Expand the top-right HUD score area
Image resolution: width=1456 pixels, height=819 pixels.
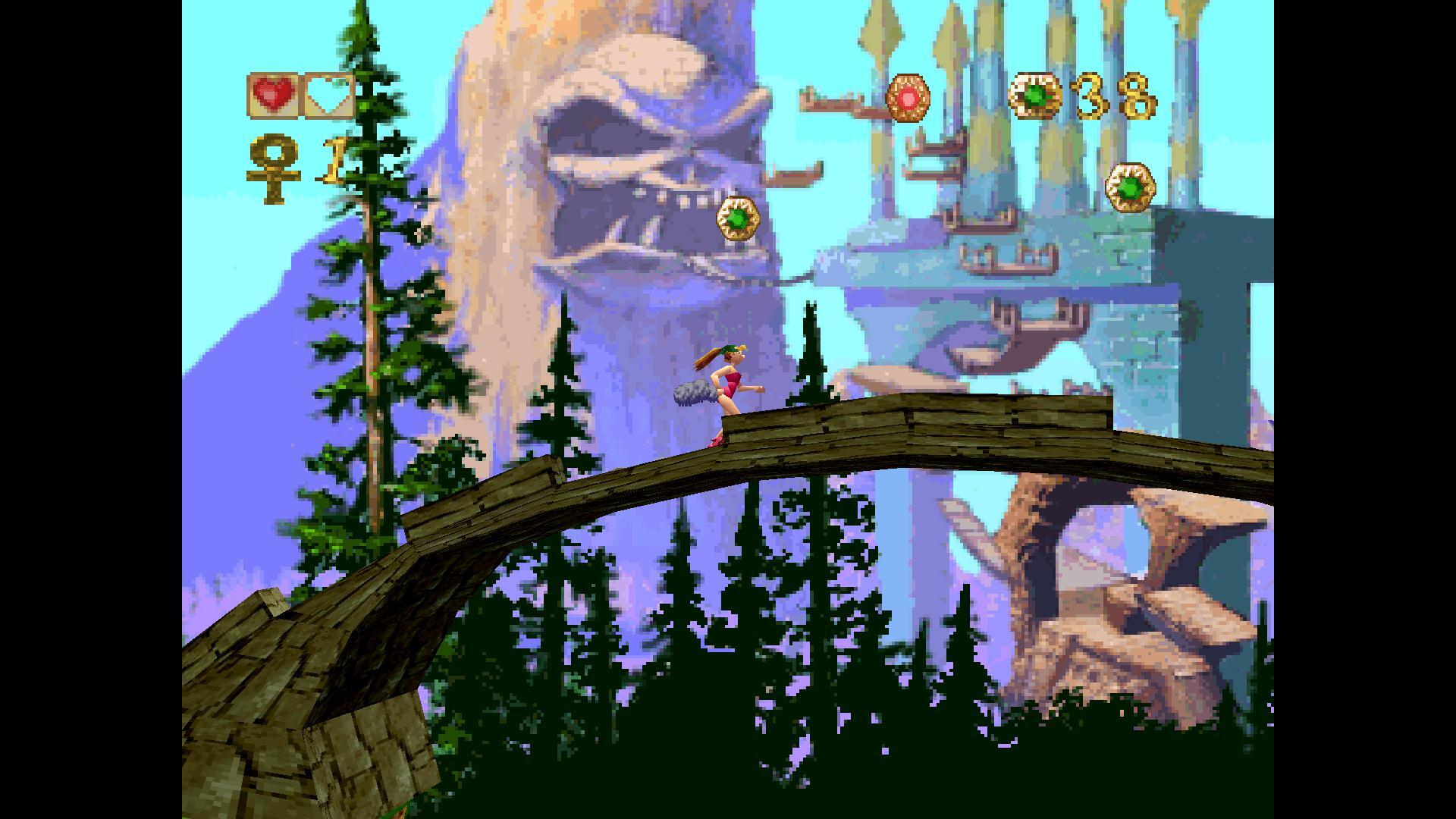coord(1077,98)
